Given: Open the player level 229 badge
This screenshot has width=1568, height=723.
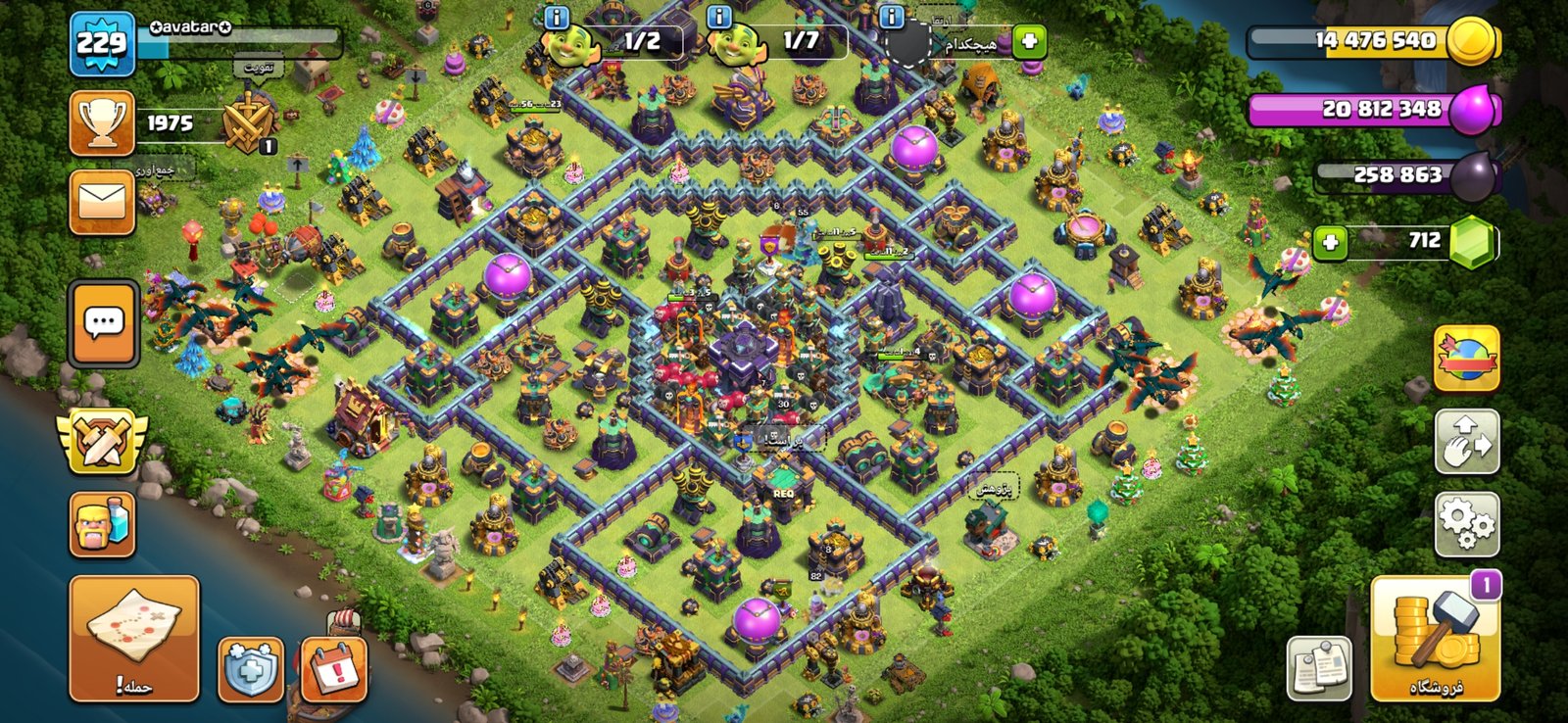Looking at the screenshot, I should point(102,43).
